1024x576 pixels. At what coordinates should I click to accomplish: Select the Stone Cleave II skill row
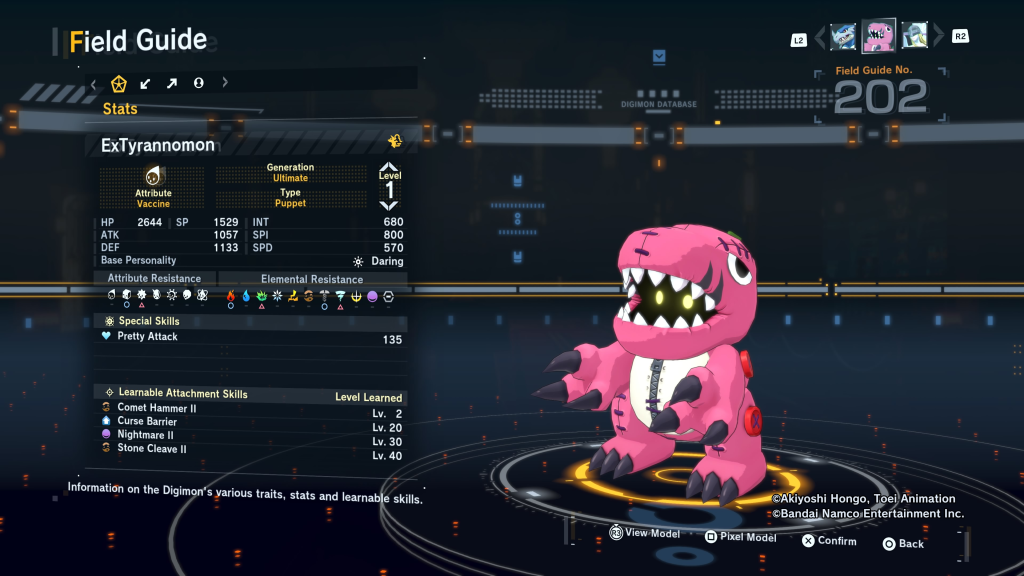[x=250, y=450]
